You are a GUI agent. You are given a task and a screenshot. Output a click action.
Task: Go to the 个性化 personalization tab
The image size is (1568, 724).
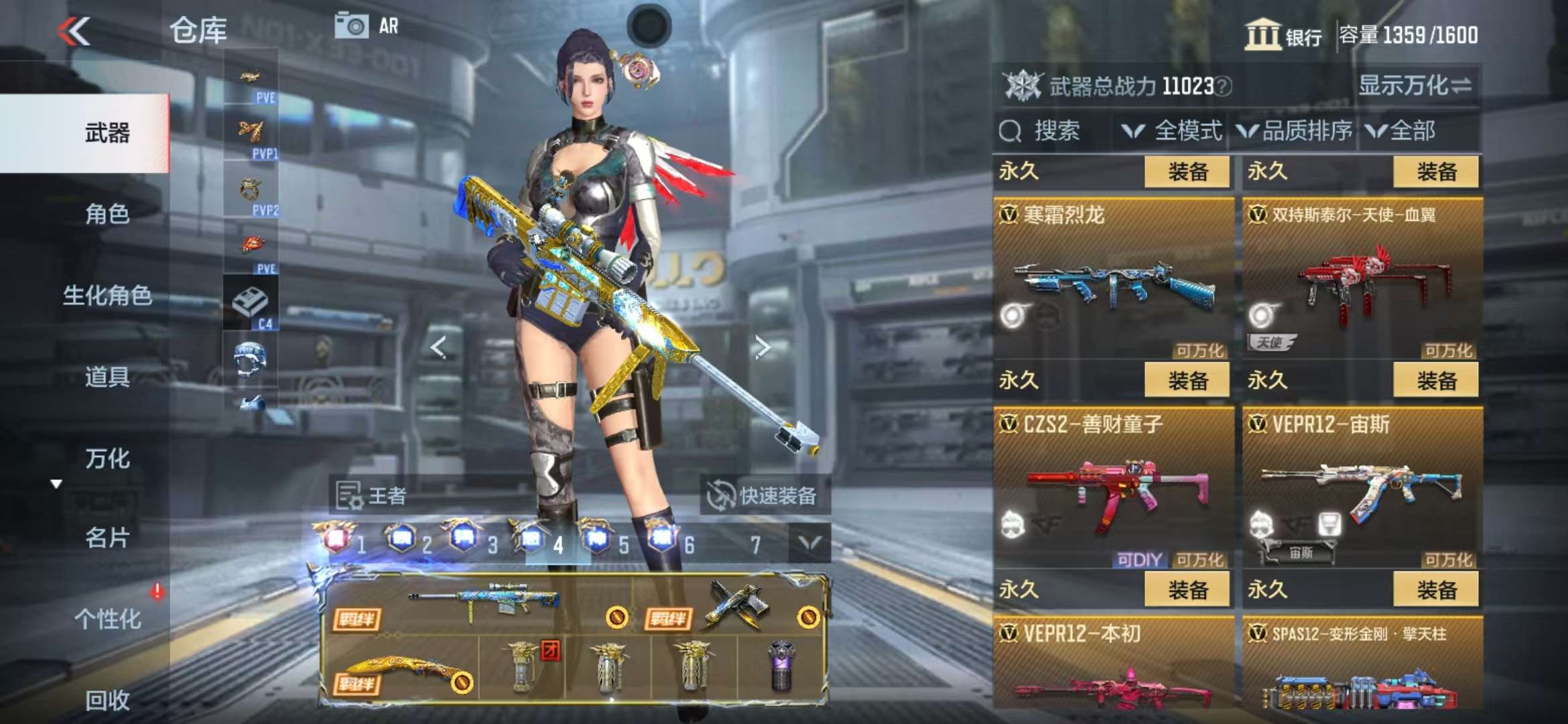click(107, 619)
